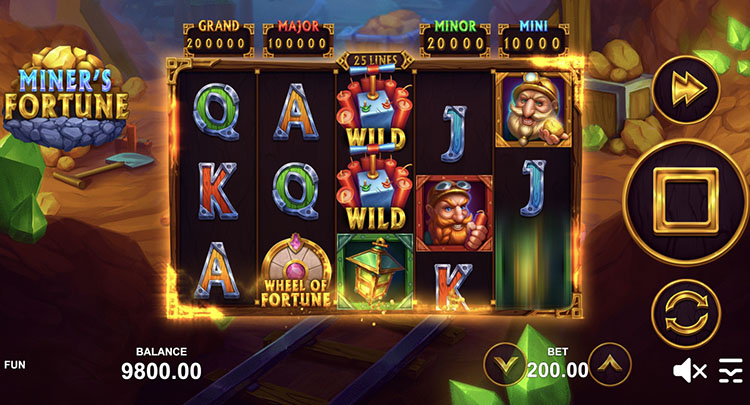Stop the reels with the square button
The height and width of the screenshot is (405, 750).
(687, 201)
